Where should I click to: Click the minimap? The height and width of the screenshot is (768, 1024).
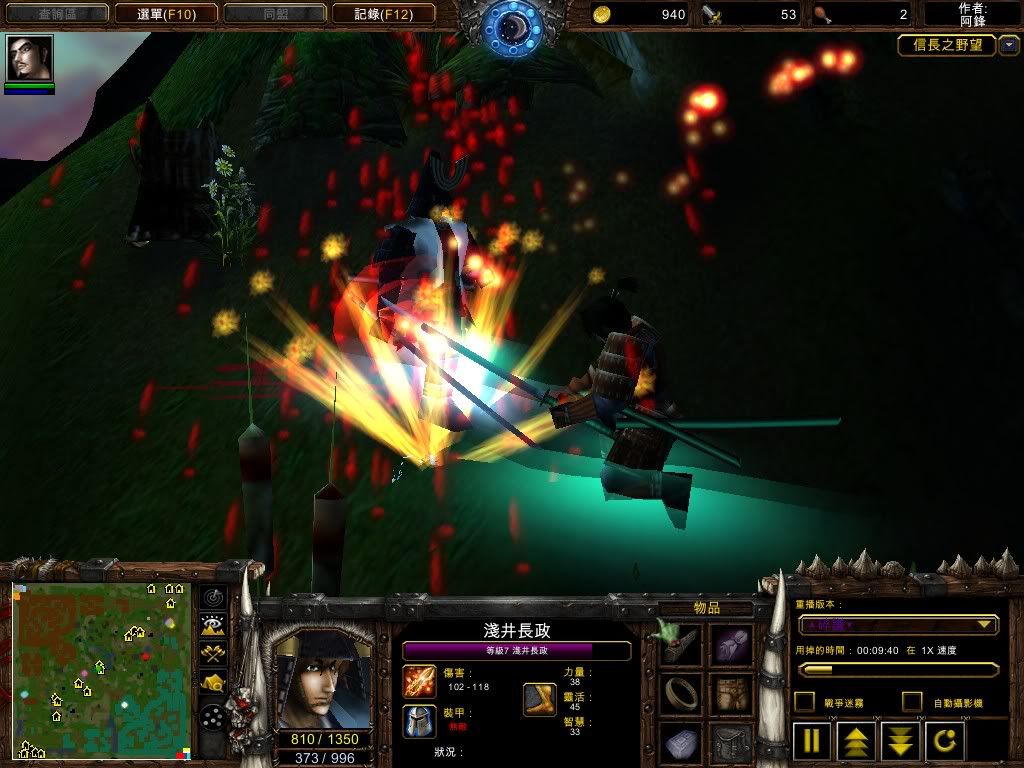pos(101,670)
